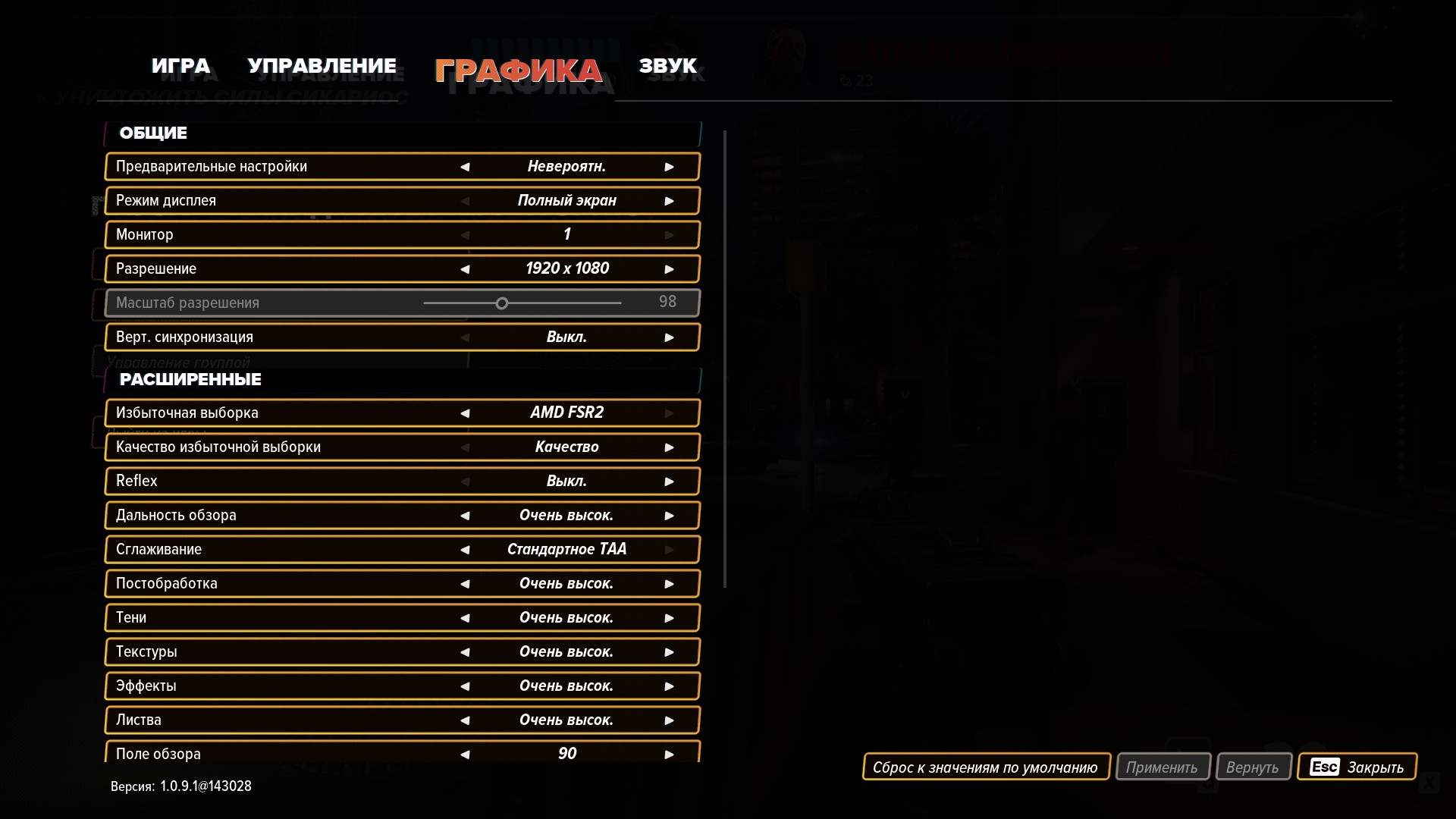1456x819 pixels.
Task: Switch to the ИГРА tab
Action: [x=180, y=67]
